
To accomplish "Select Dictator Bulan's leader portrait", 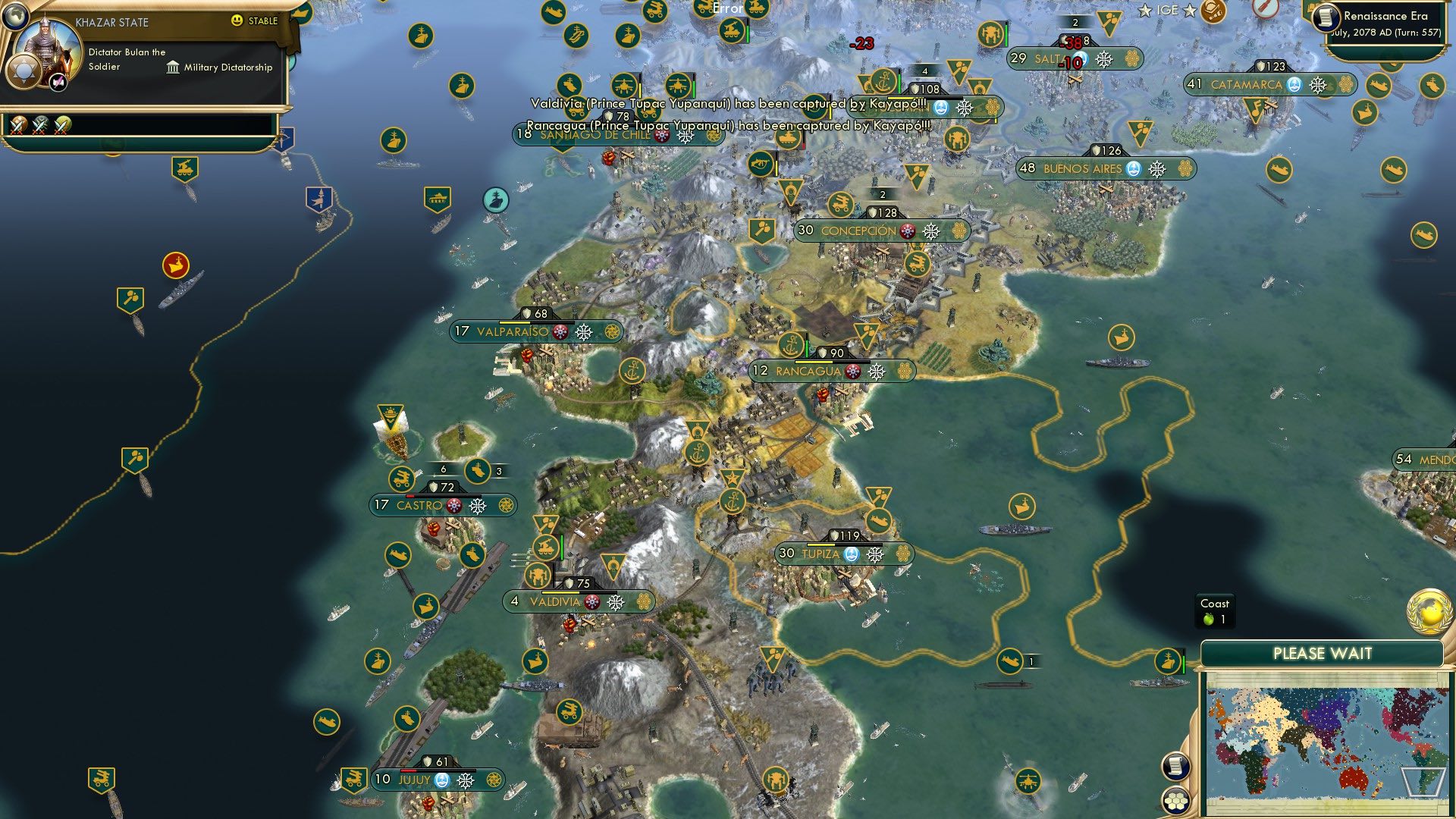I will point(50,47).
